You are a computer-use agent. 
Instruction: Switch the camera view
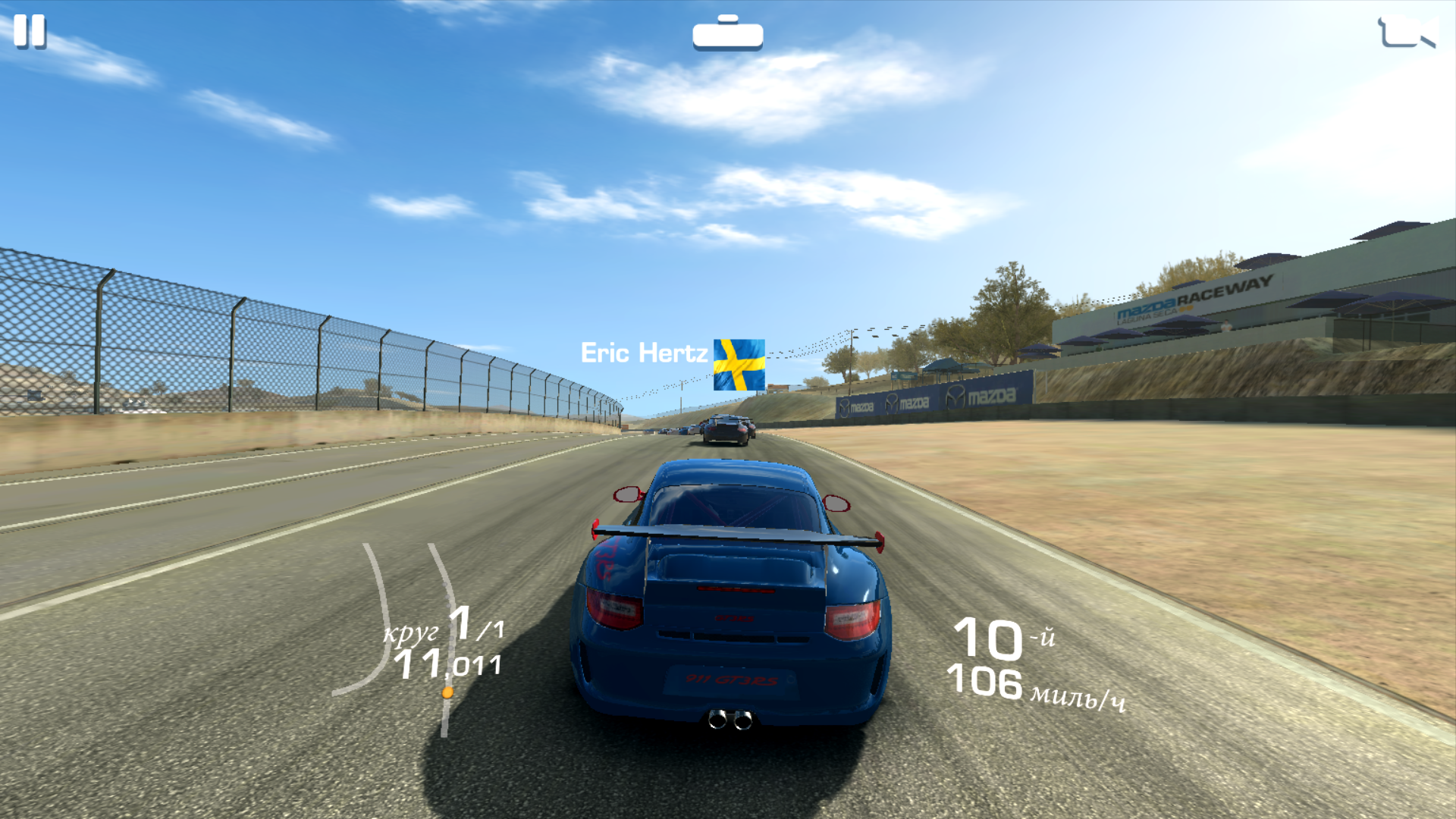pos(1406,33)
